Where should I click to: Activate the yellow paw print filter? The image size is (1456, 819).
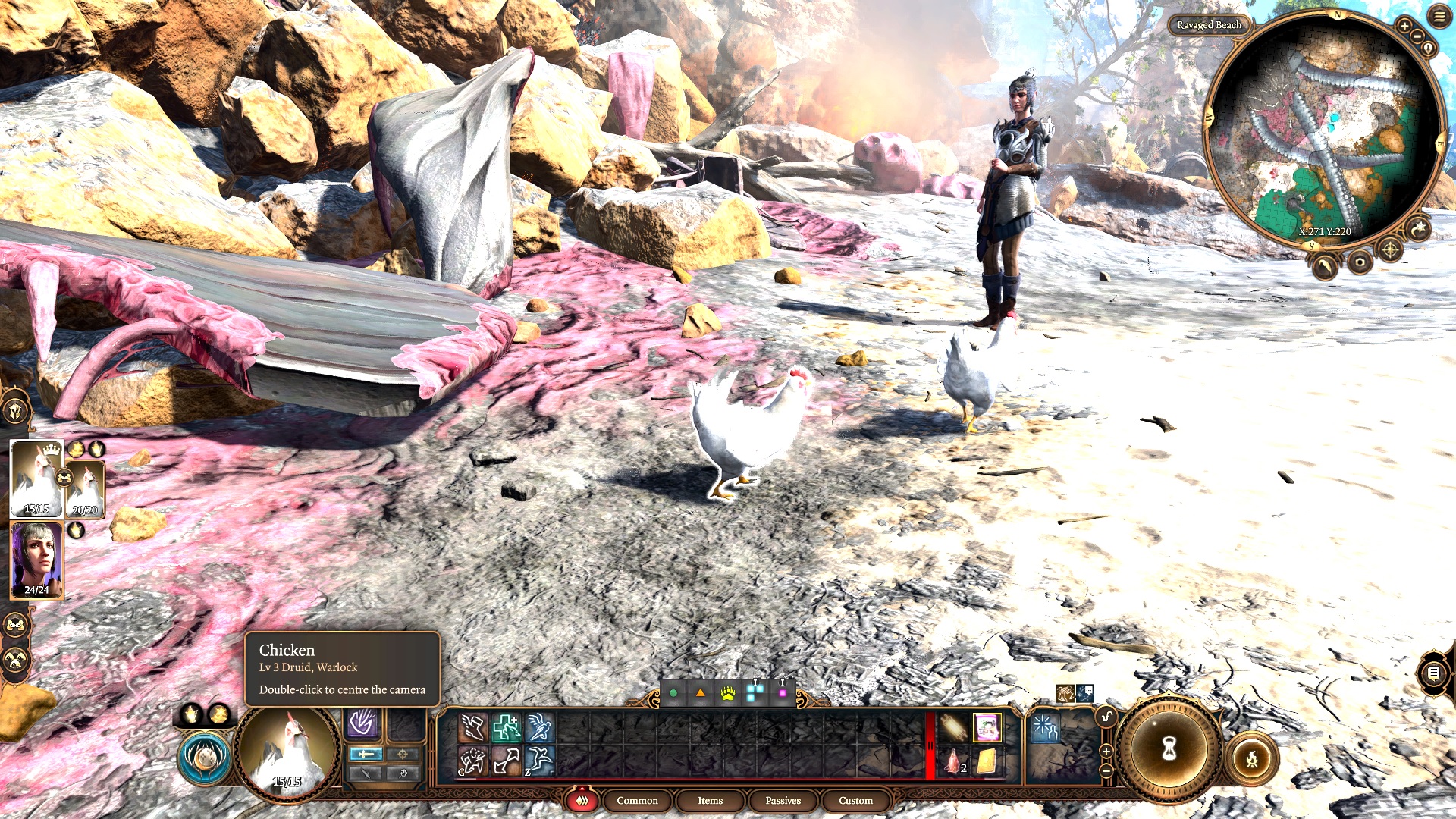(728, 693)
